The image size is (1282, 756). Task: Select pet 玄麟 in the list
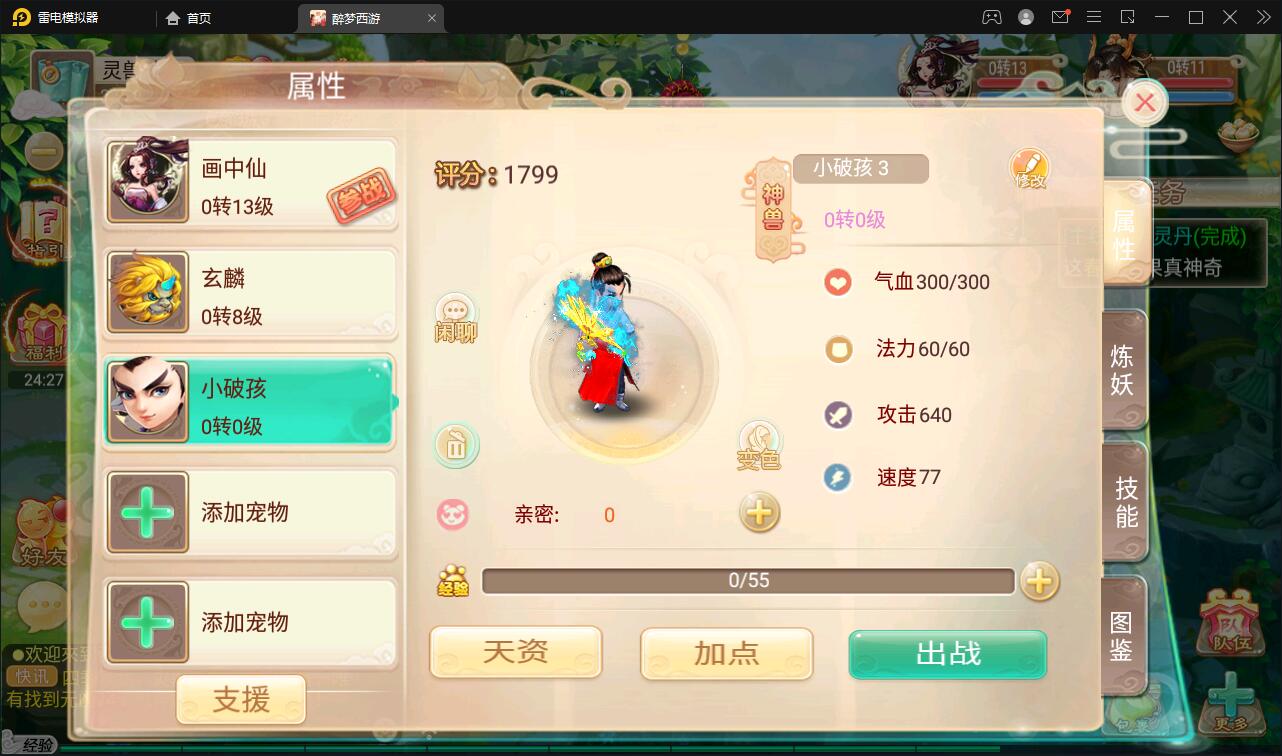coord(248,293)
